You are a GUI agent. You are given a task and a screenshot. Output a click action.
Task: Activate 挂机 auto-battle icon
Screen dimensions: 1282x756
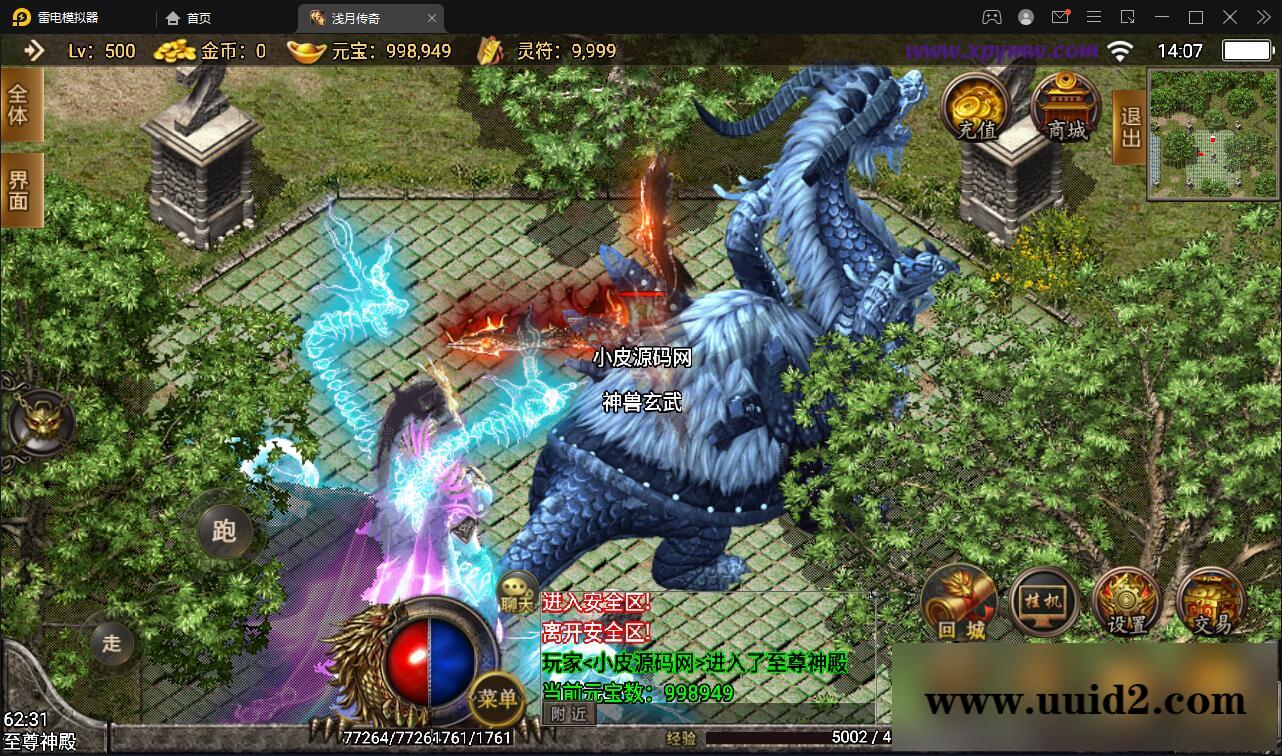click(1042, 601)
